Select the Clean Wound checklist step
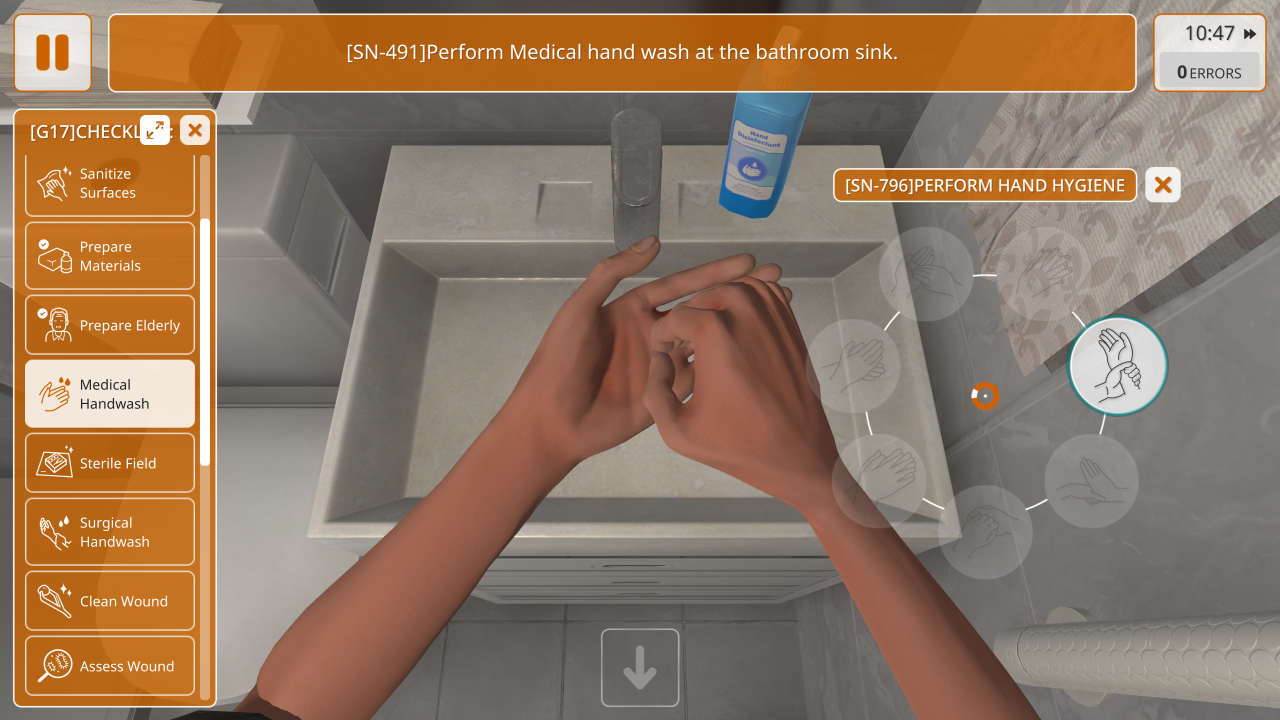1280x720 pixels. tap(110, 601)
